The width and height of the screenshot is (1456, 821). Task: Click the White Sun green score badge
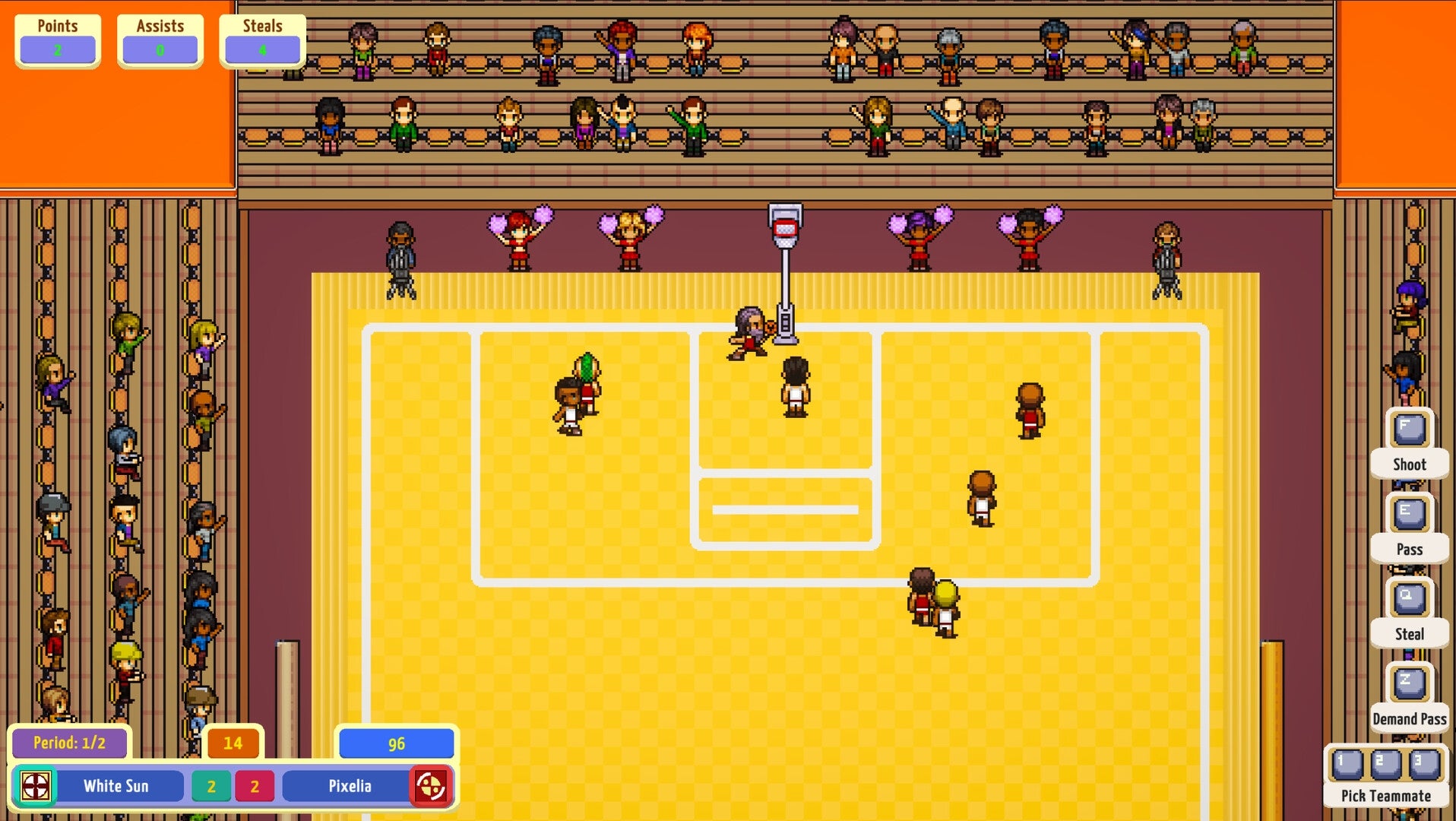click(x=211, y=786)
